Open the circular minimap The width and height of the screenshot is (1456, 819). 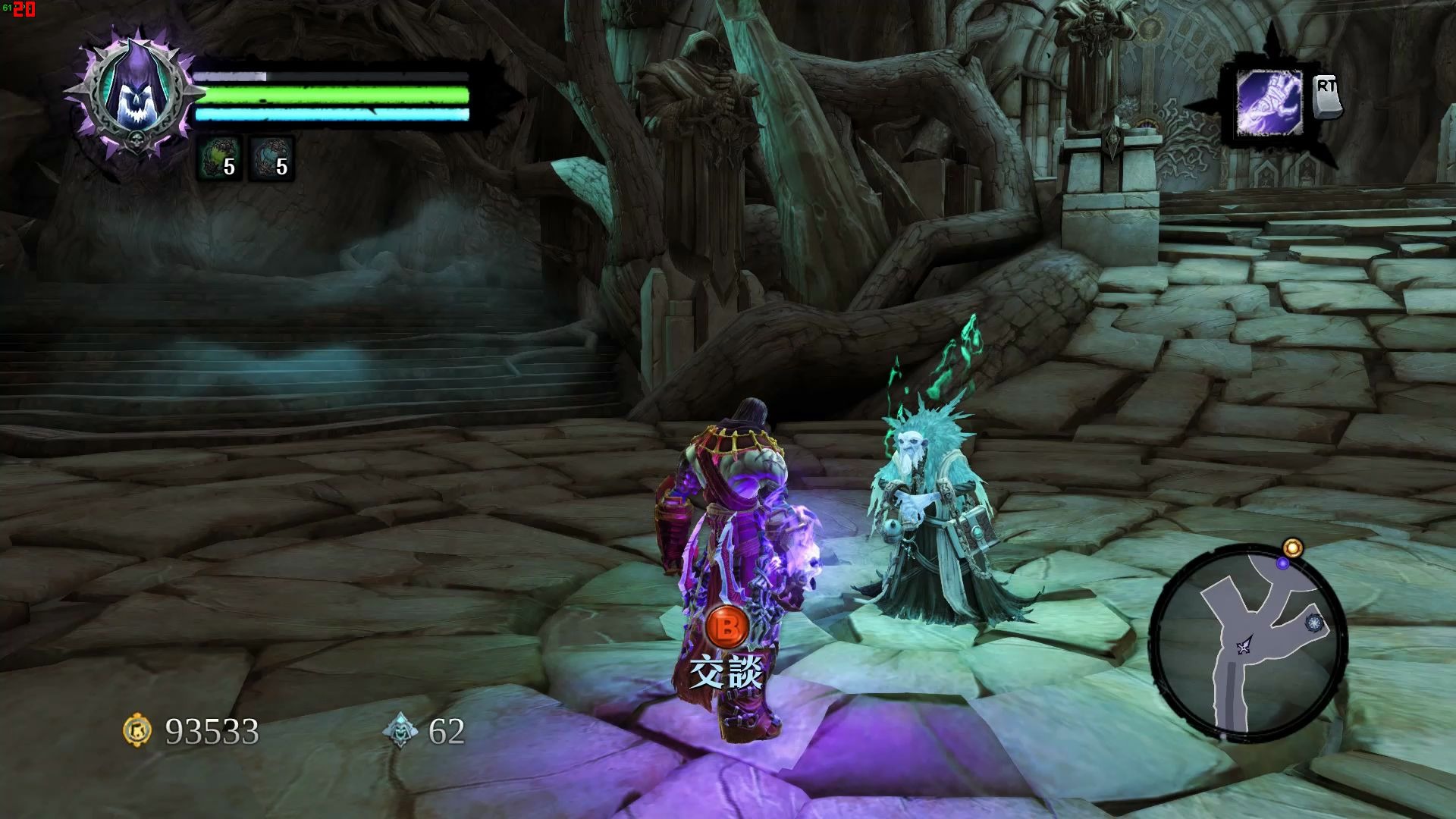pyautogui.click(x=1247, y=645)
